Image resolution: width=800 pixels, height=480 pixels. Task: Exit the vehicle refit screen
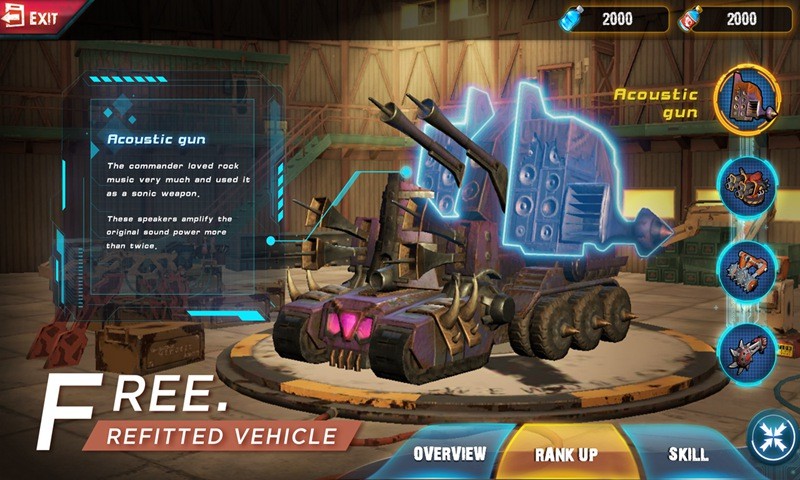[30, 18]
